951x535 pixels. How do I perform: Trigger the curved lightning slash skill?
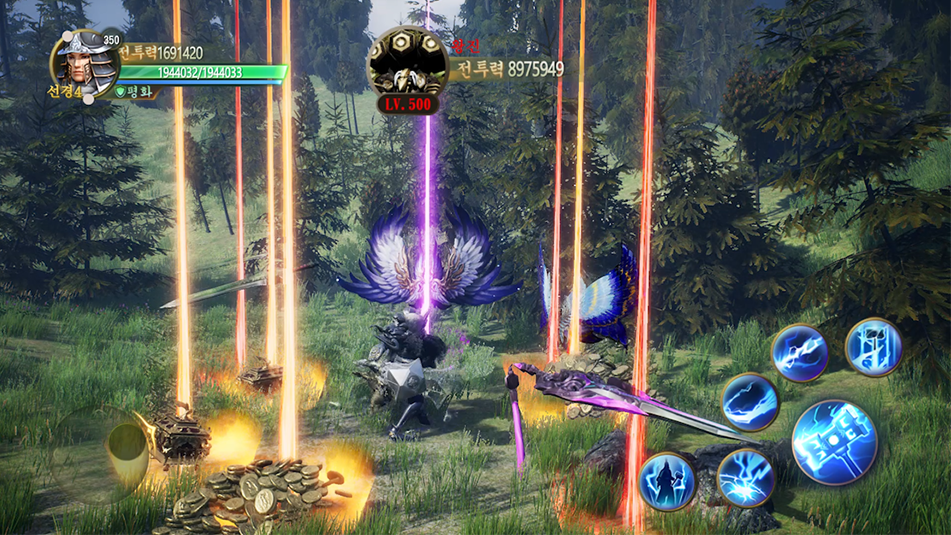[750, 402]
